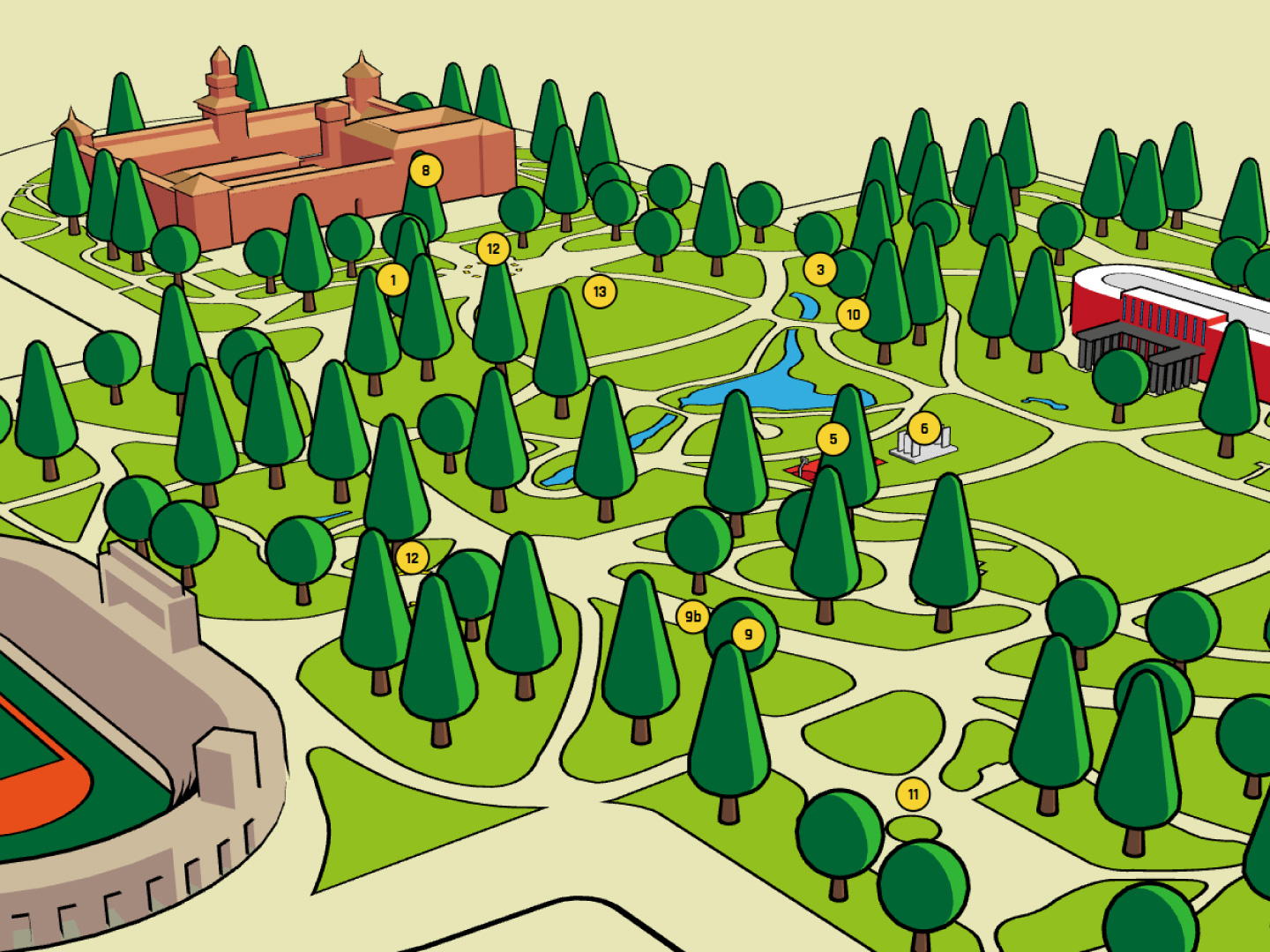
Task: Choose the yellow marker numbered 9
Action: pos(748,634)
